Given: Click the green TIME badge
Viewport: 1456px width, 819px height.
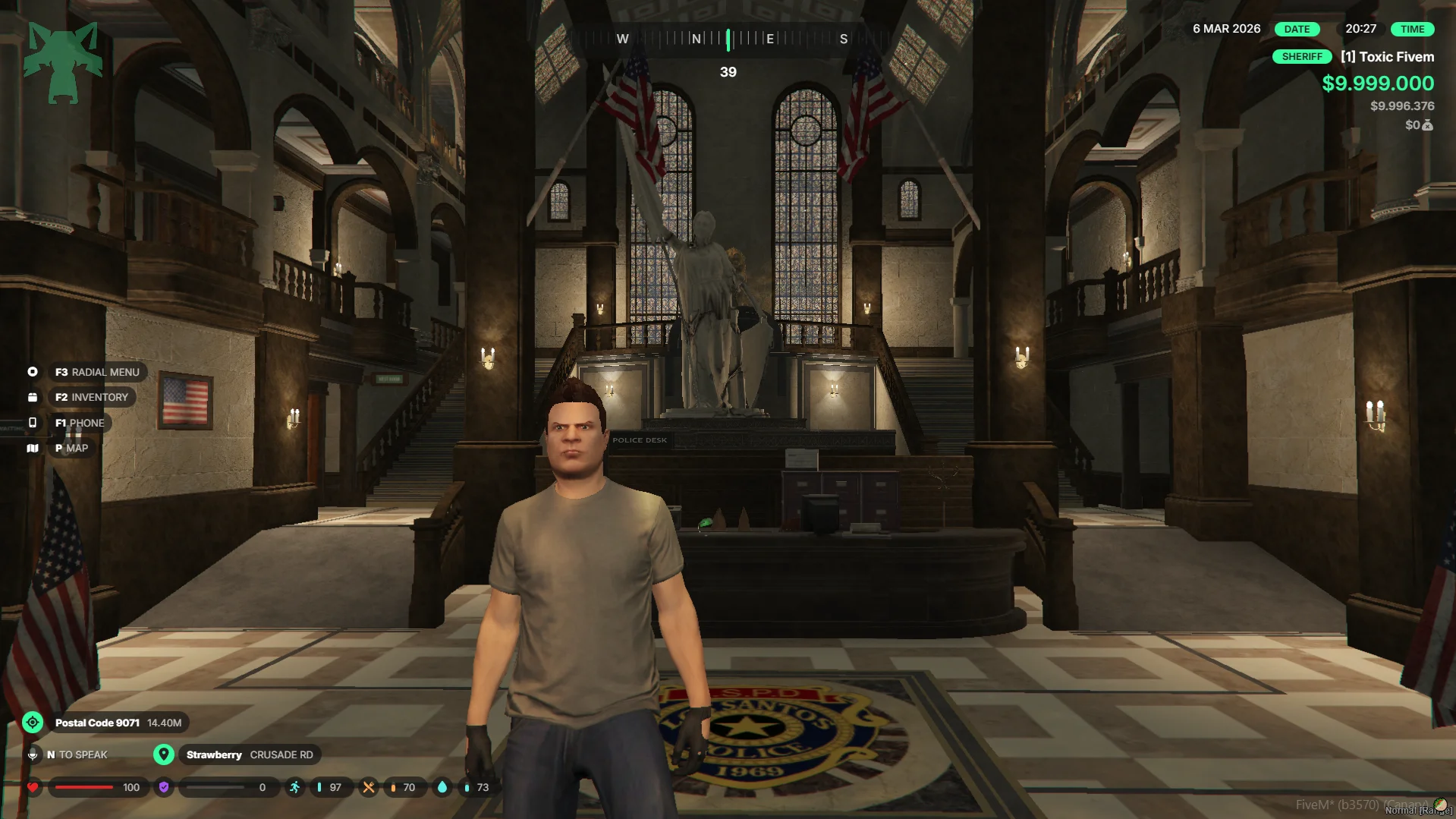Looking at the screenshot, I should click(x=1412, y=29).
